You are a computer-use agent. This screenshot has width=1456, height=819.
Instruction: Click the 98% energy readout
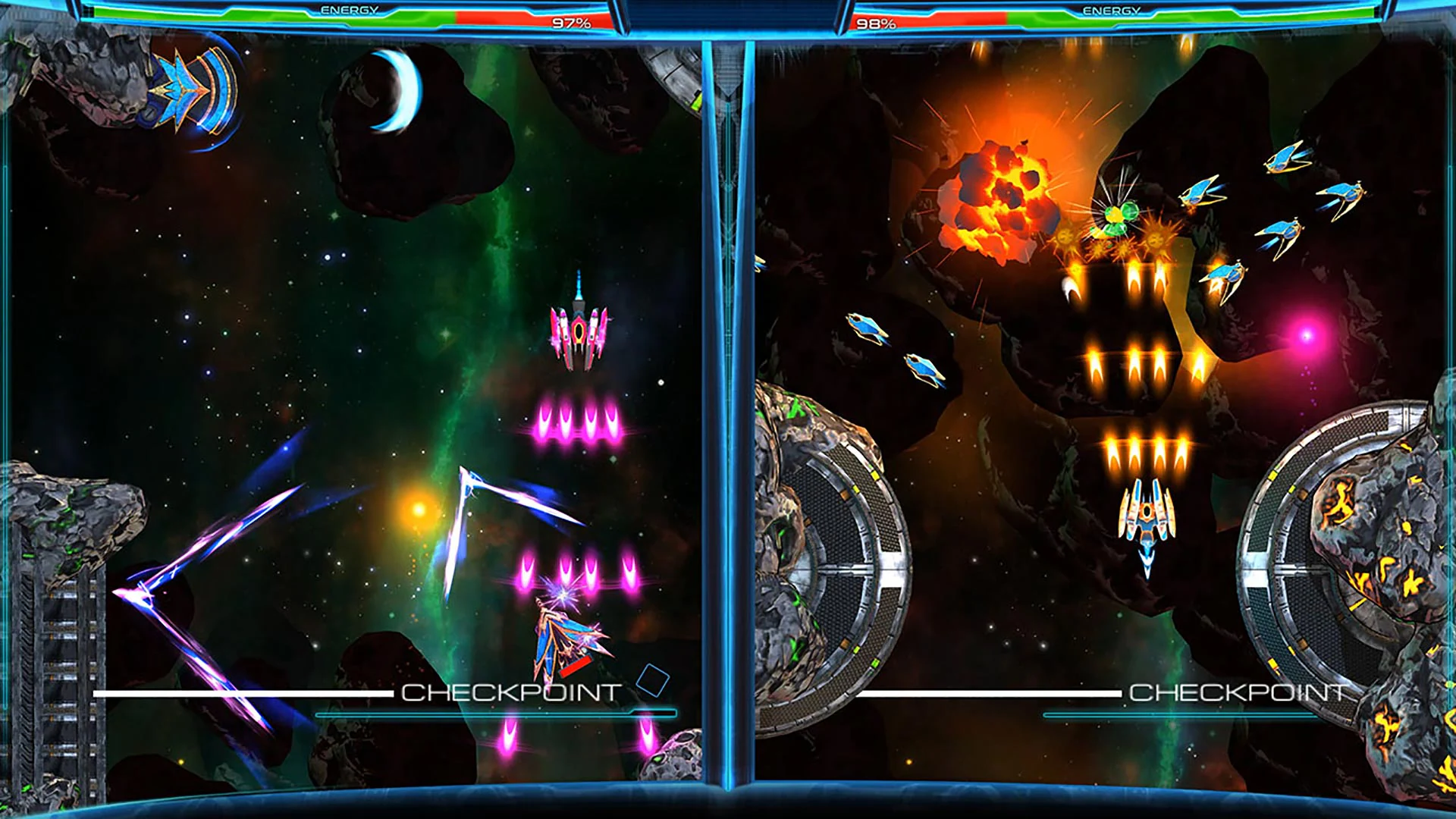point(876,22)
